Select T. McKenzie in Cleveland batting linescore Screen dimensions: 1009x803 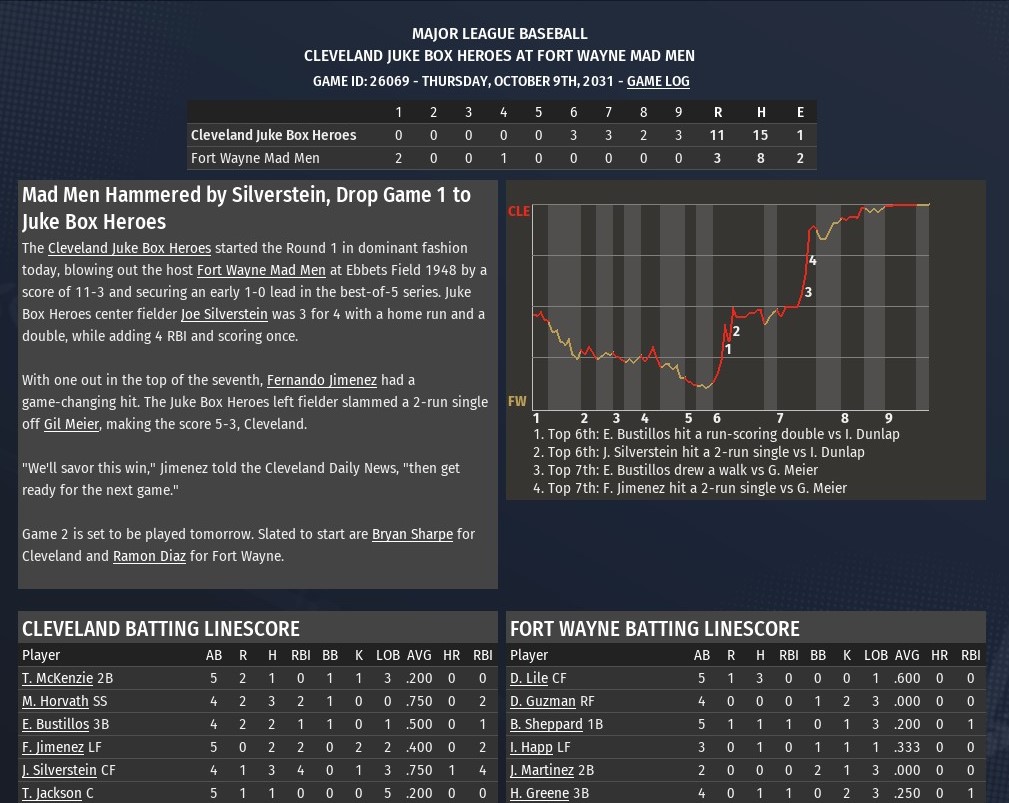[x=57, y=678]
